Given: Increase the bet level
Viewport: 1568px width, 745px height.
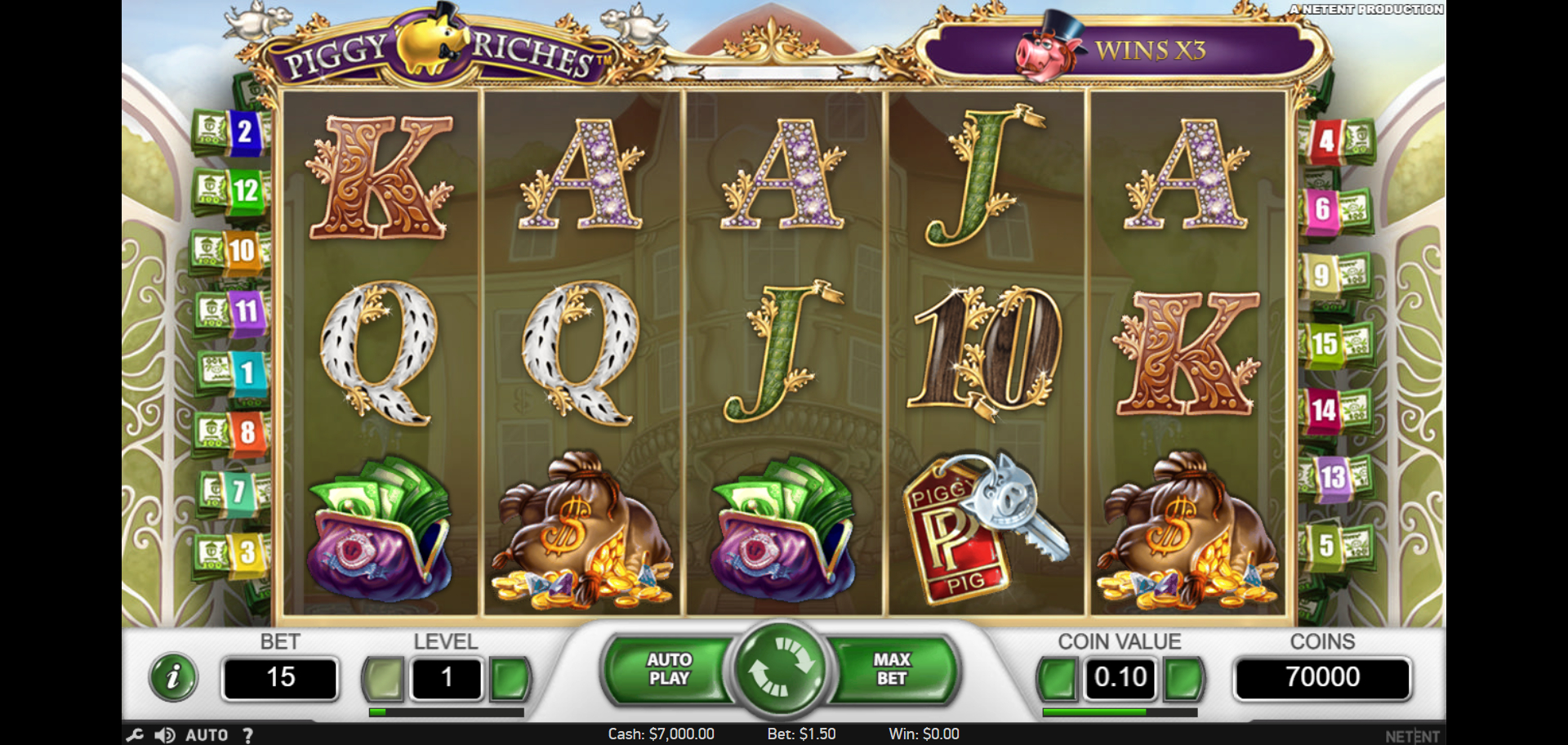Looking at the screenshot, I should [510, 678].
